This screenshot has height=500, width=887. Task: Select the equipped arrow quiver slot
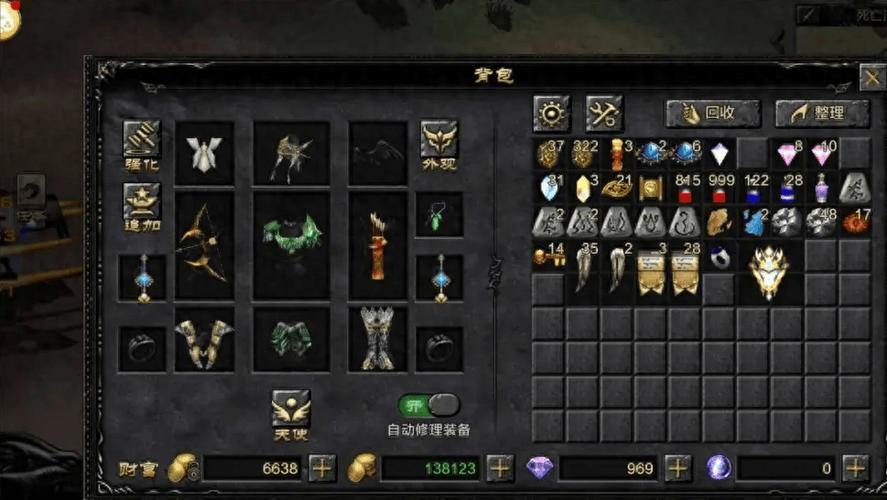378,246
